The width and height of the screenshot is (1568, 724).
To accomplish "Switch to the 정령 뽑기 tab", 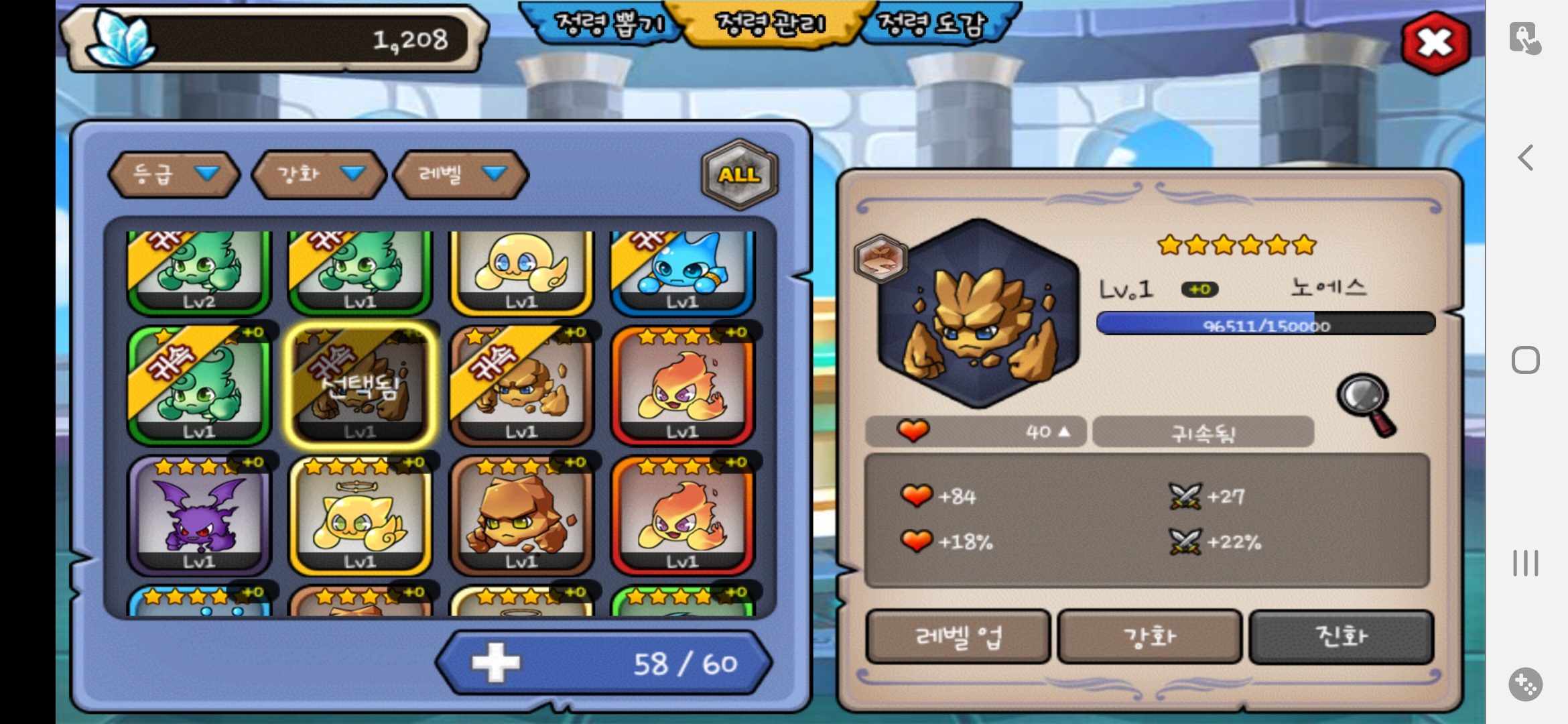I will [x=608, y=25].
